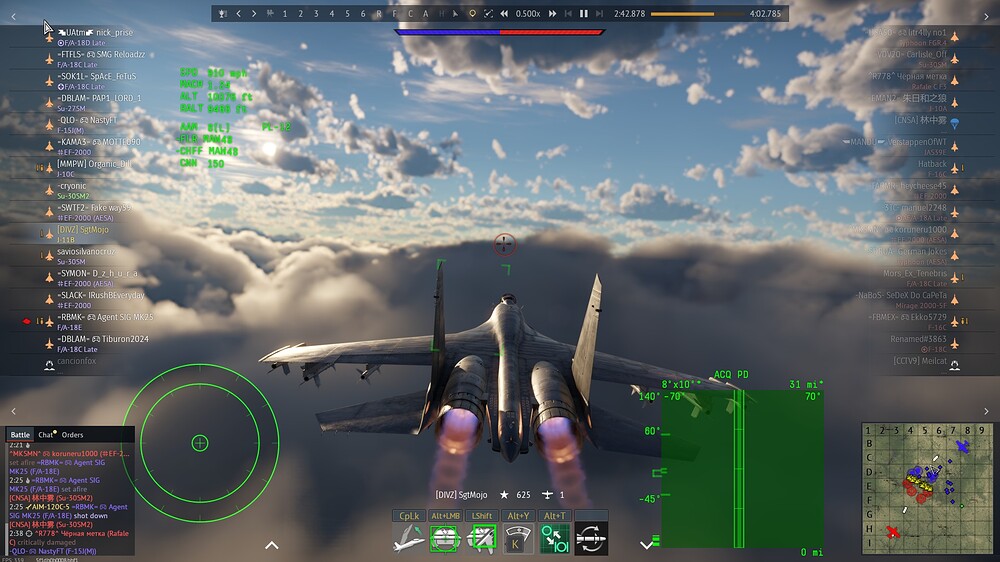
Task: Switch to the previous player arrow
Action: (x=238, y=14)
